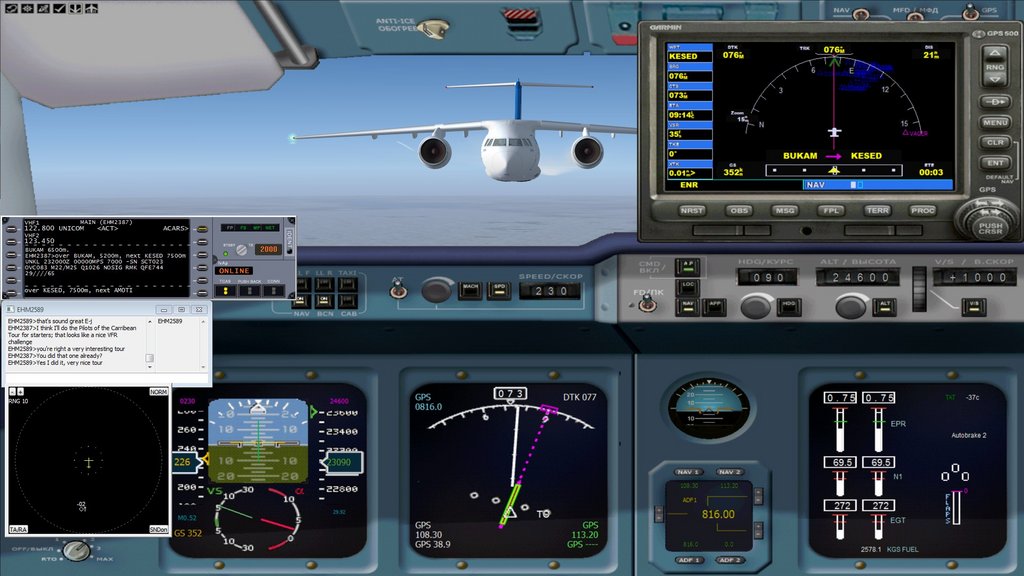The width and height of the screenshot is (1024, 576).
Task: Select the ADF 2 radio button
Action: (x=730, y=559)
